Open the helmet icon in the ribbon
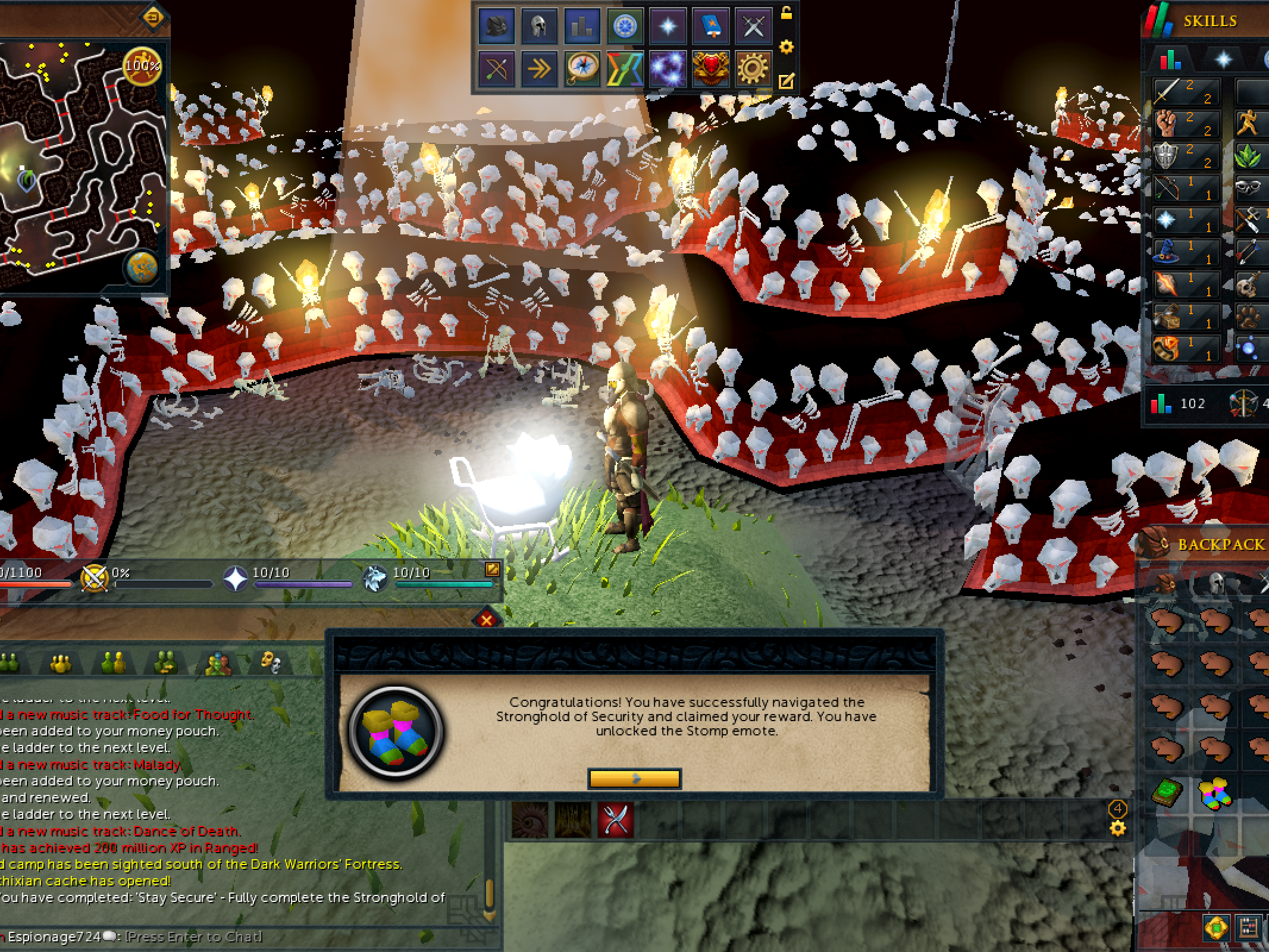The height and width of the screenshot is (952, 1269). [538, 26]
